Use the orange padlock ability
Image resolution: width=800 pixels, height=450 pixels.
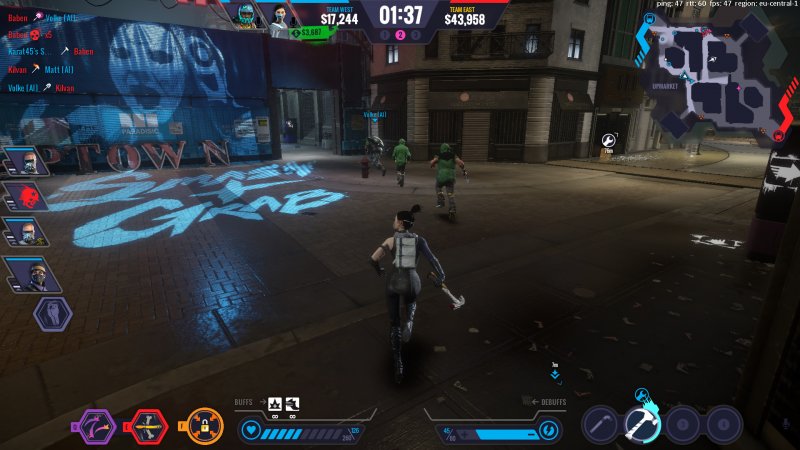pyautogui.click(x=205, y=427)
